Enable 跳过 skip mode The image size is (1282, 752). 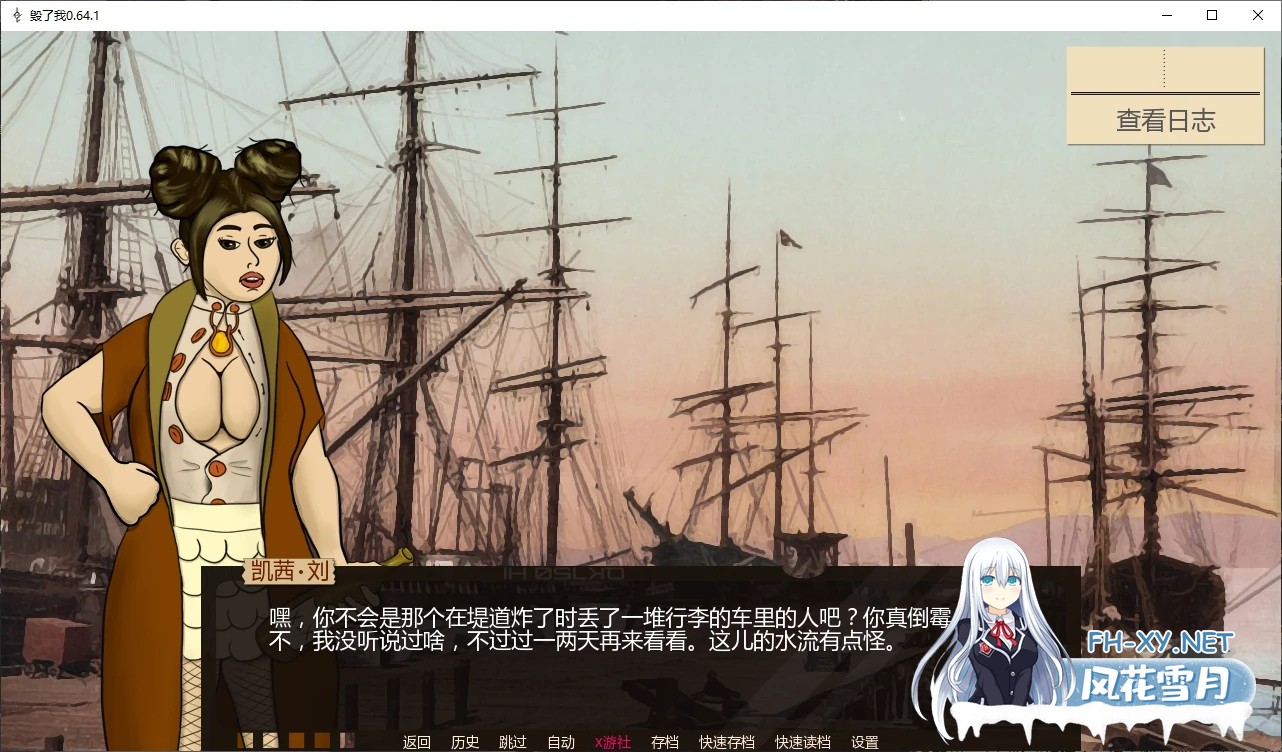512,742
